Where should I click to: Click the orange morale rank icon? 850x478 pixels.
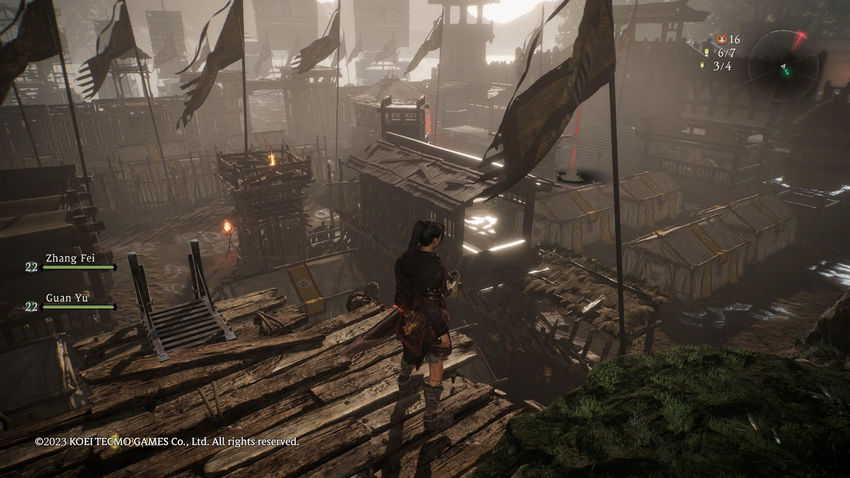(x=721, y=39)
